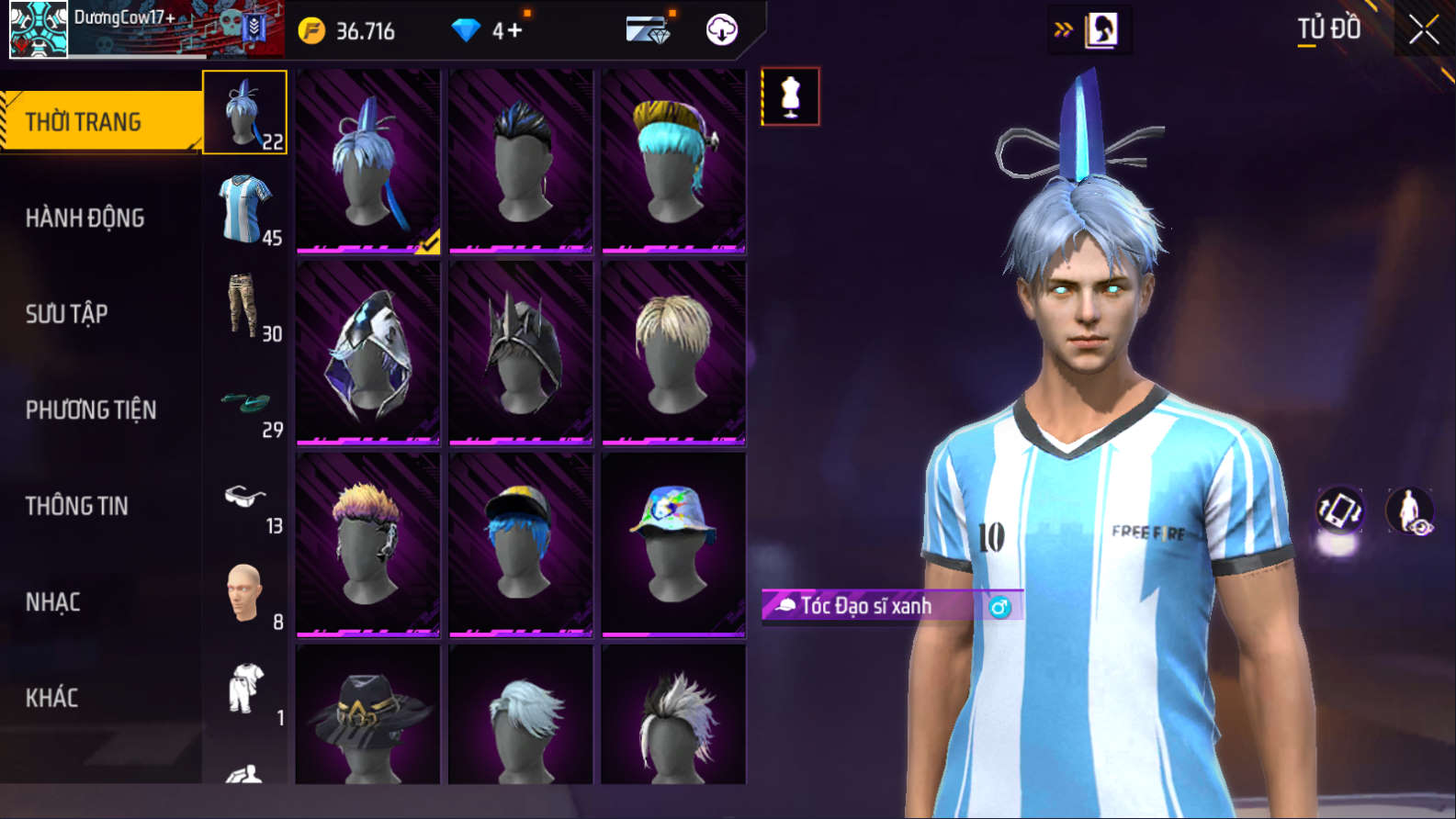The image size is (1456, 819).
Task: Pick the white and blue hooded headgear
Action: (368, 353)
